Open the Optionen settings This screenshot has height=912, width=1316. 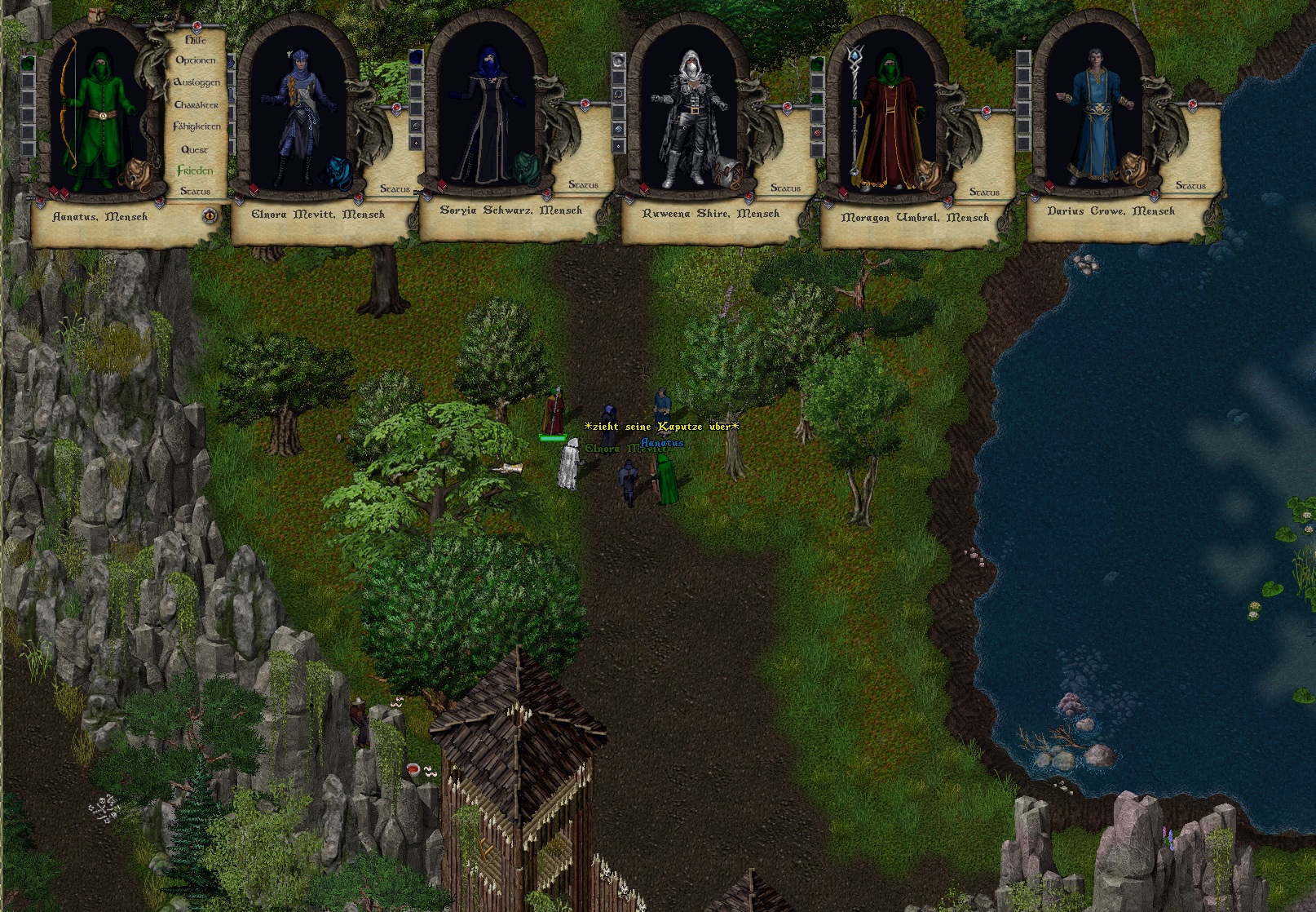coord(196,60)
